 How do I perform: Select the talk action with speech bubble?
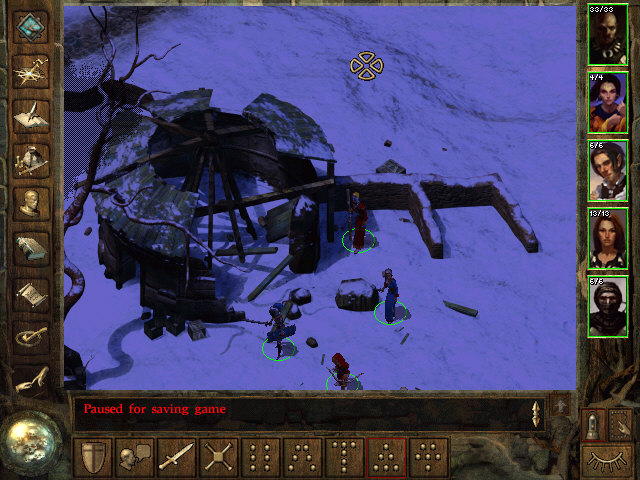tap(135, 457)
